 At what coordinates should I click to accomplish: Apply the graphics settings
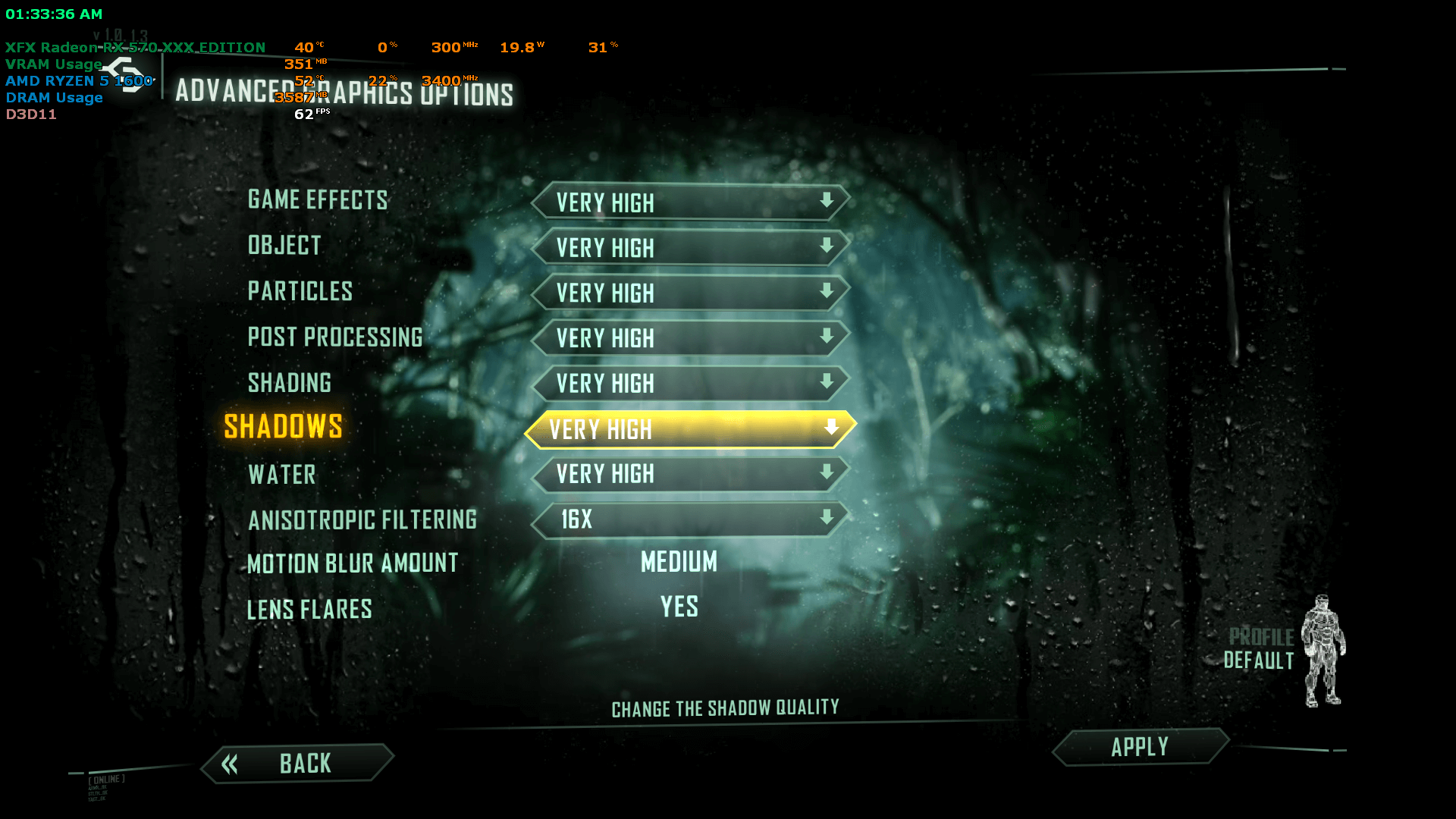(1140, 748)
